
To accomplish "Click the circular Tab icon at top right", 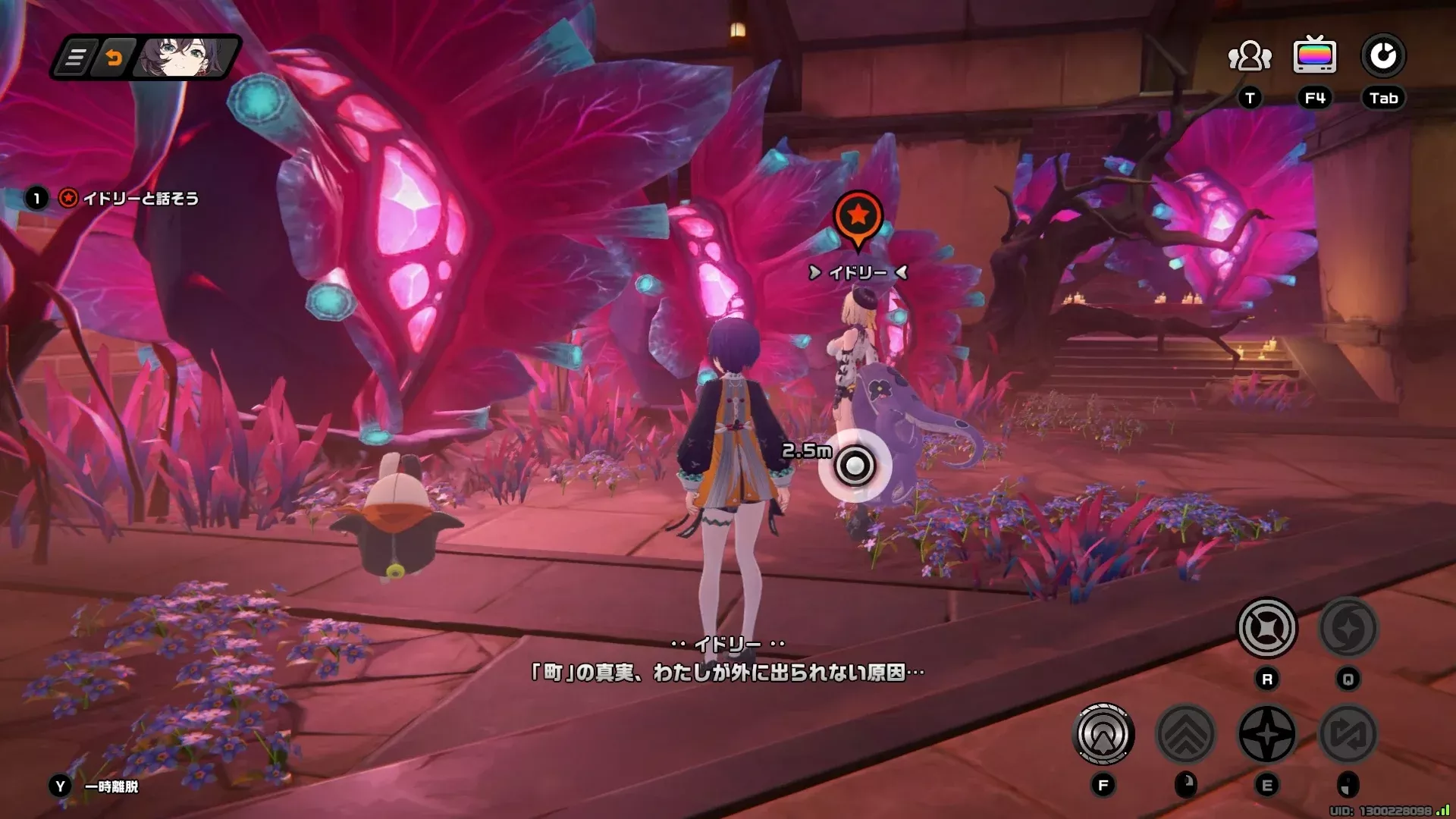I will pyautogui.click(x=1385, y=55).
